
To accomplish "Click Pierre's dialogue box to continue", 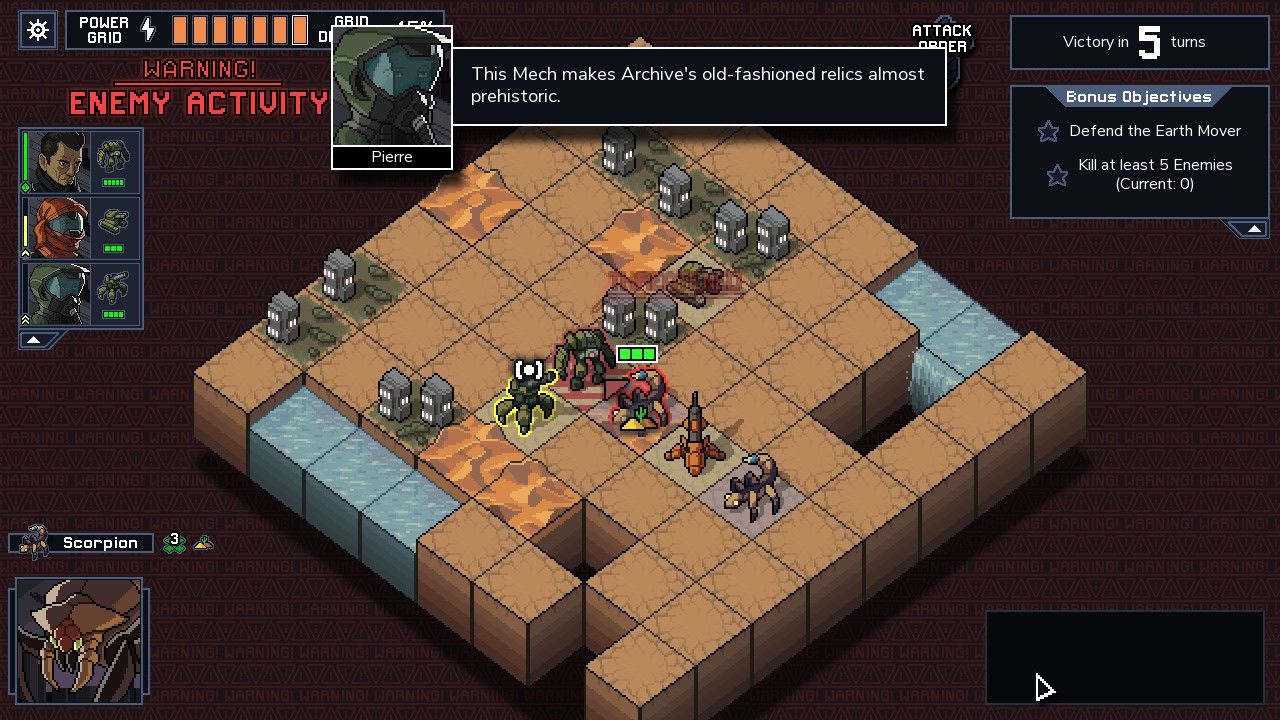I will coord(698,87).
